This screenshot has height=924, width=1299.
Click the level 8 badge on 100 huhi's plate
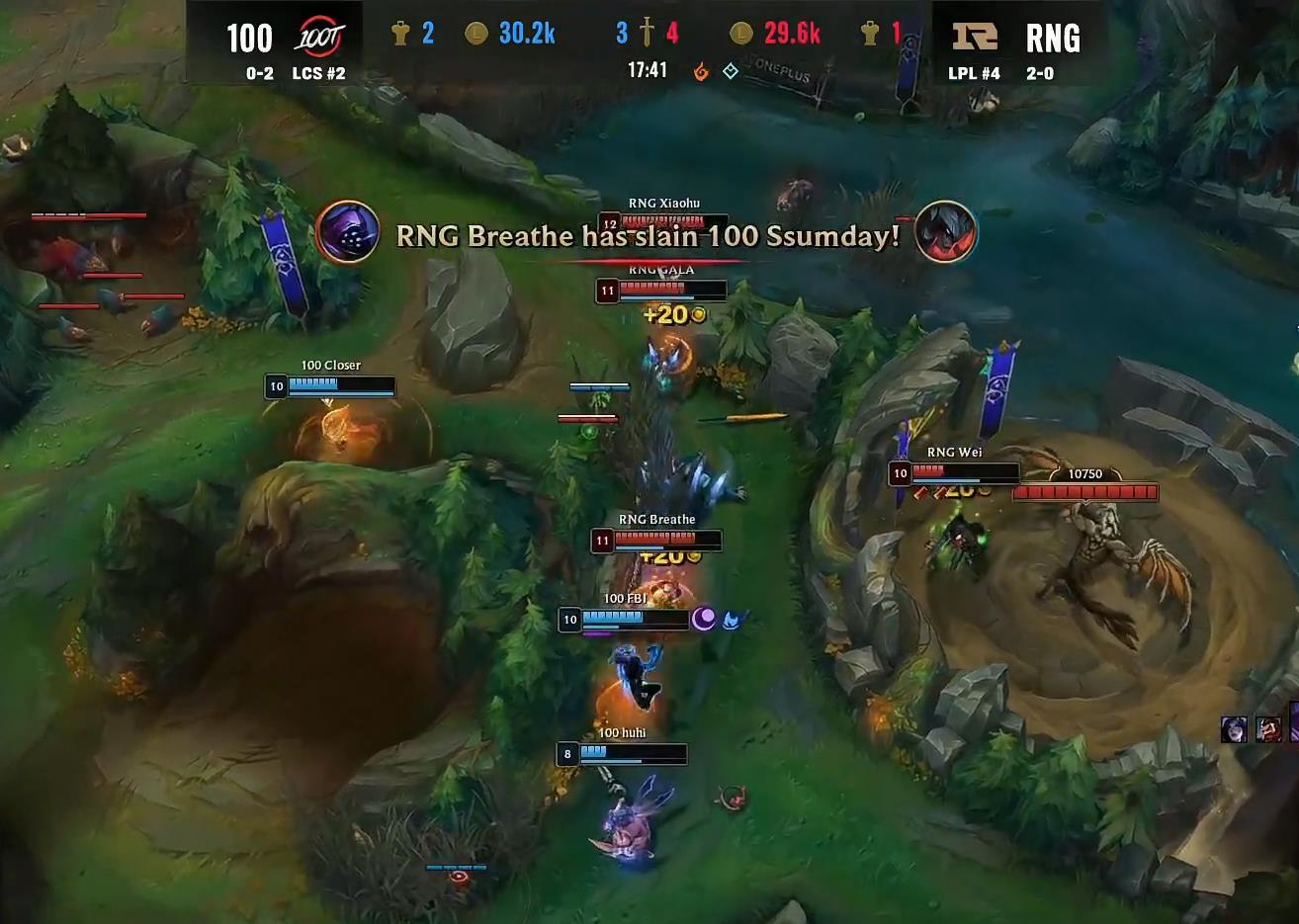click(x=566, y=754)
